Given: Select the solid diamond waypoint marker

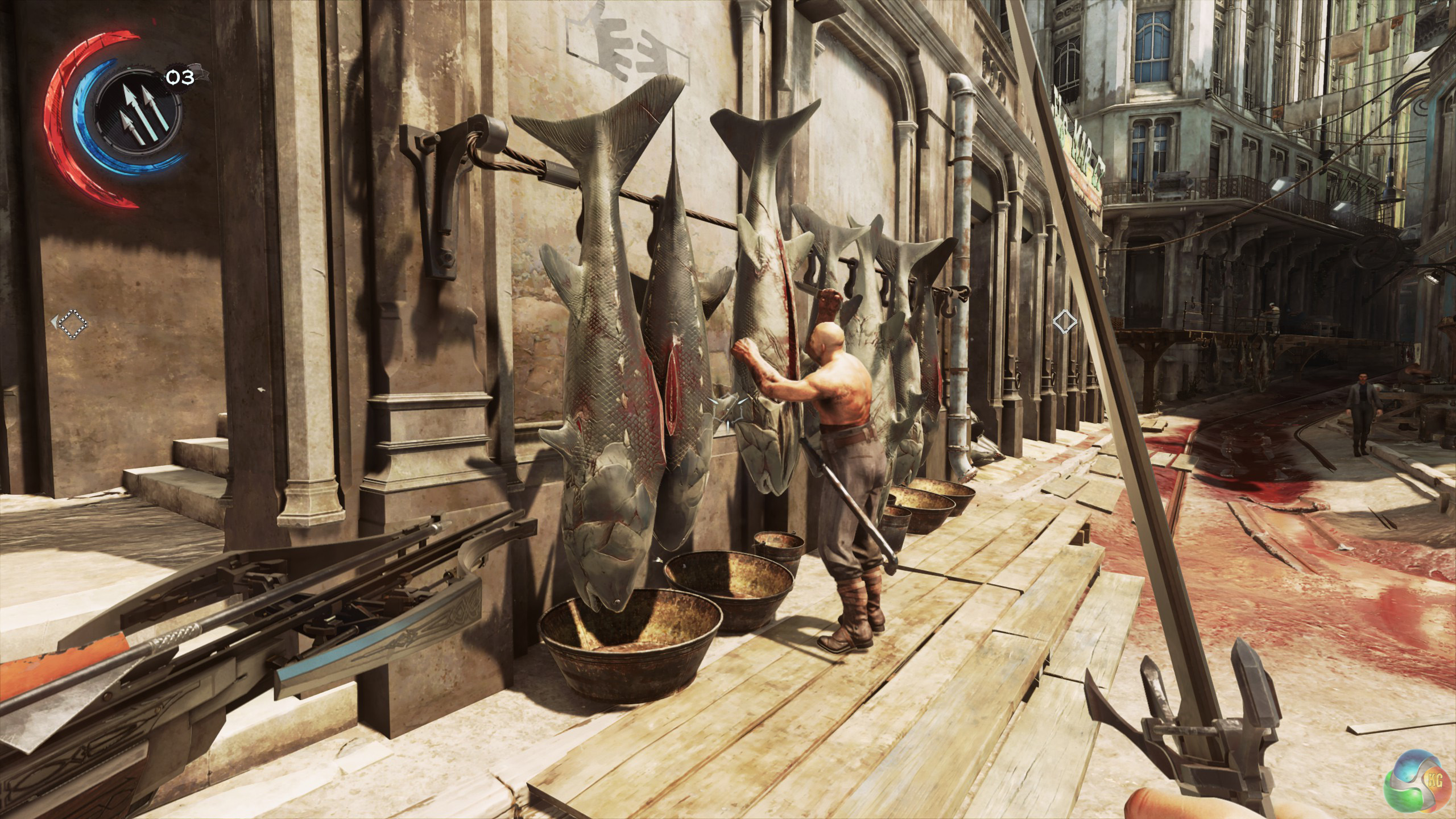Looking at the screenshot, I should pyautogui.click(x=1064, y=322).
